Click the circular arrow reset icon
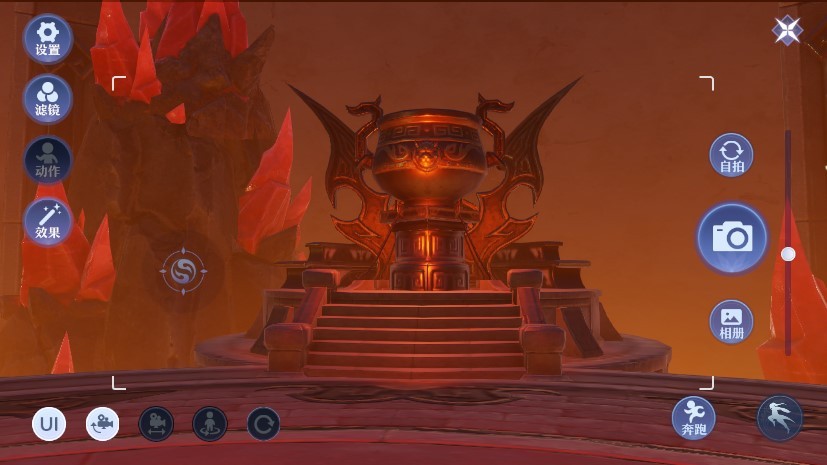Screen dimensions: 827x465 263,424
